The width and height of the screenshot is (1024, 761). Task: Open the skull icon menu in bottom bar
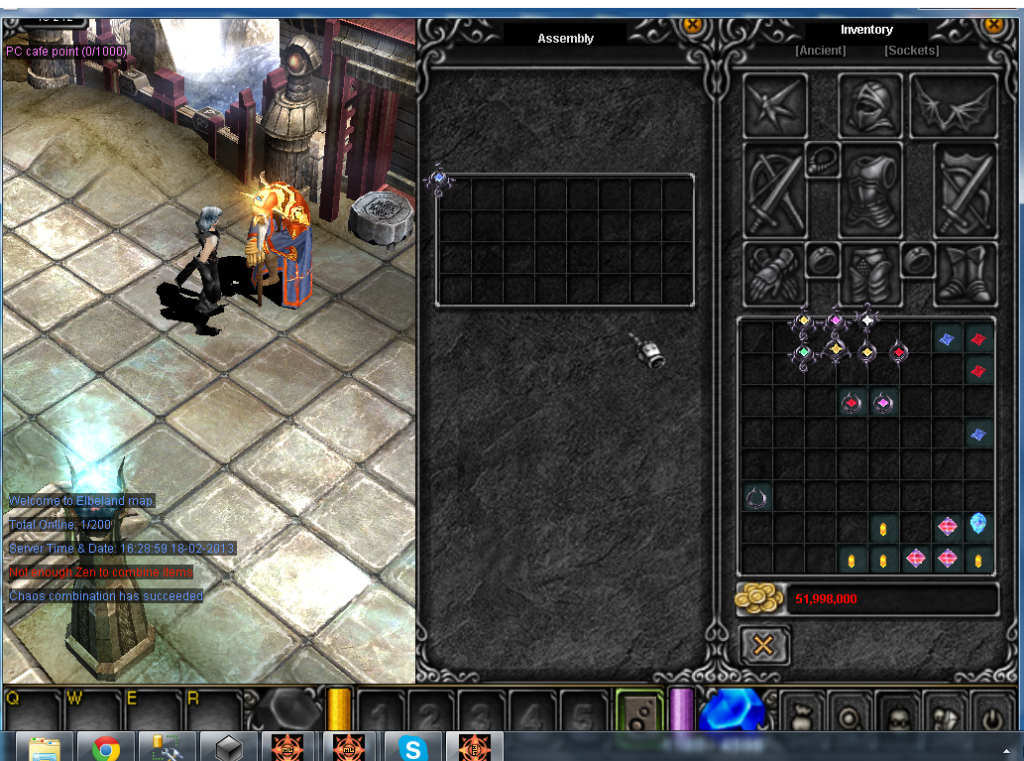896,714
